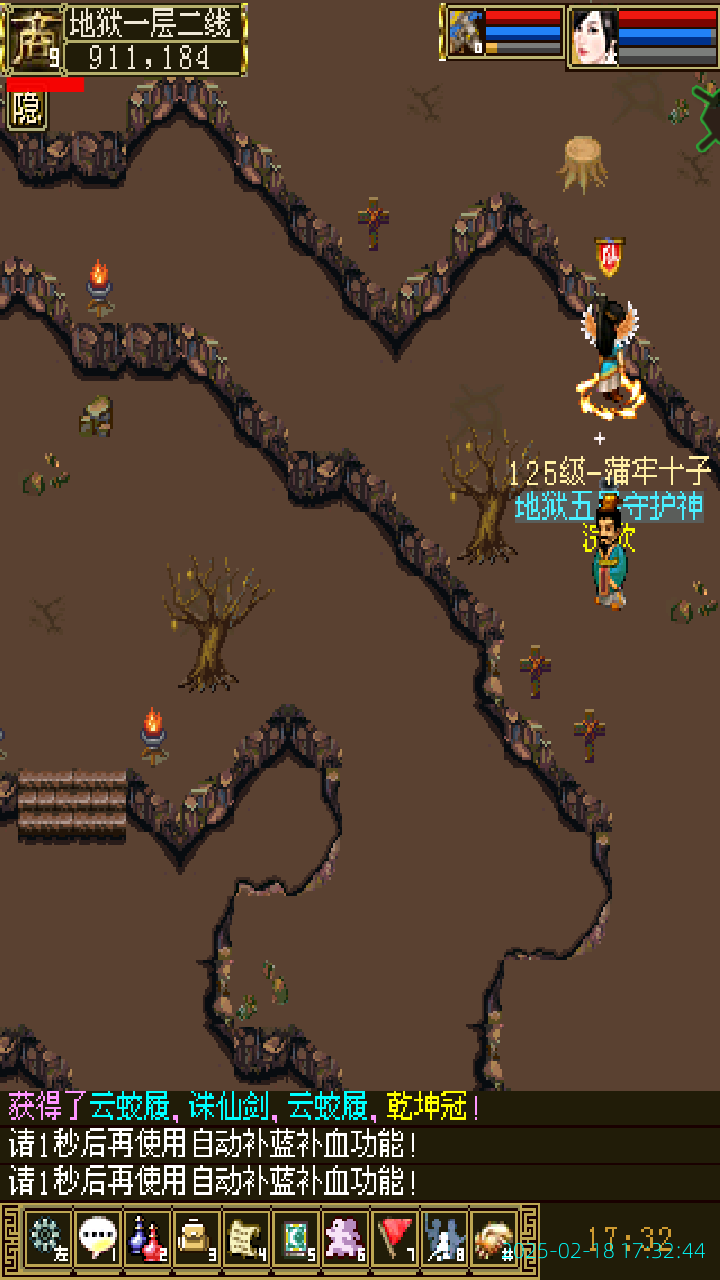Open the chat speech bubble icon
This screenshot has height=1280, width=720.
point(97,1238)
